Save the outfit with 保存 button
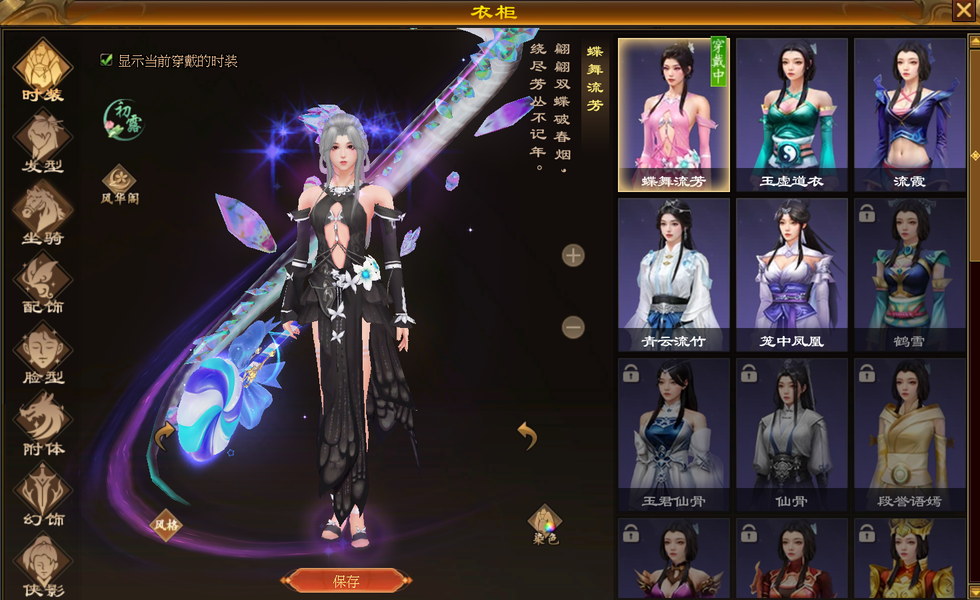Viewport: 980px width, 600px height. coord(346,581)
